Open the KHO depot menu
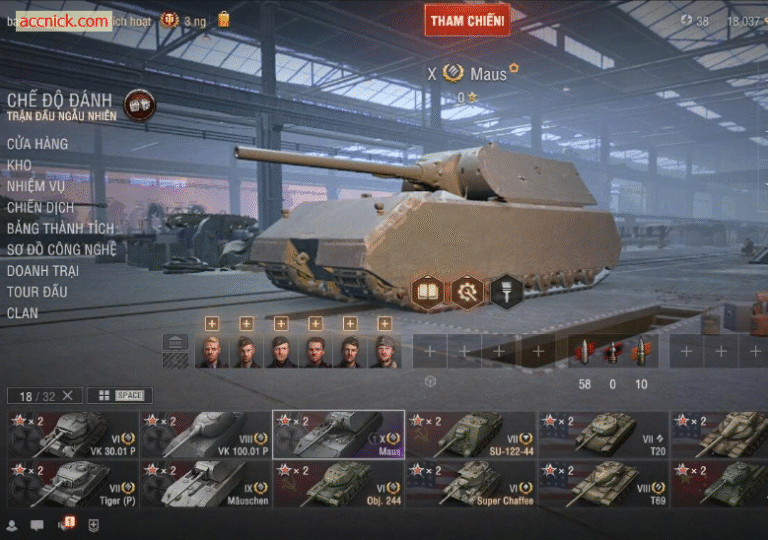Screen dimensions: 768x540 click(20, 165)
